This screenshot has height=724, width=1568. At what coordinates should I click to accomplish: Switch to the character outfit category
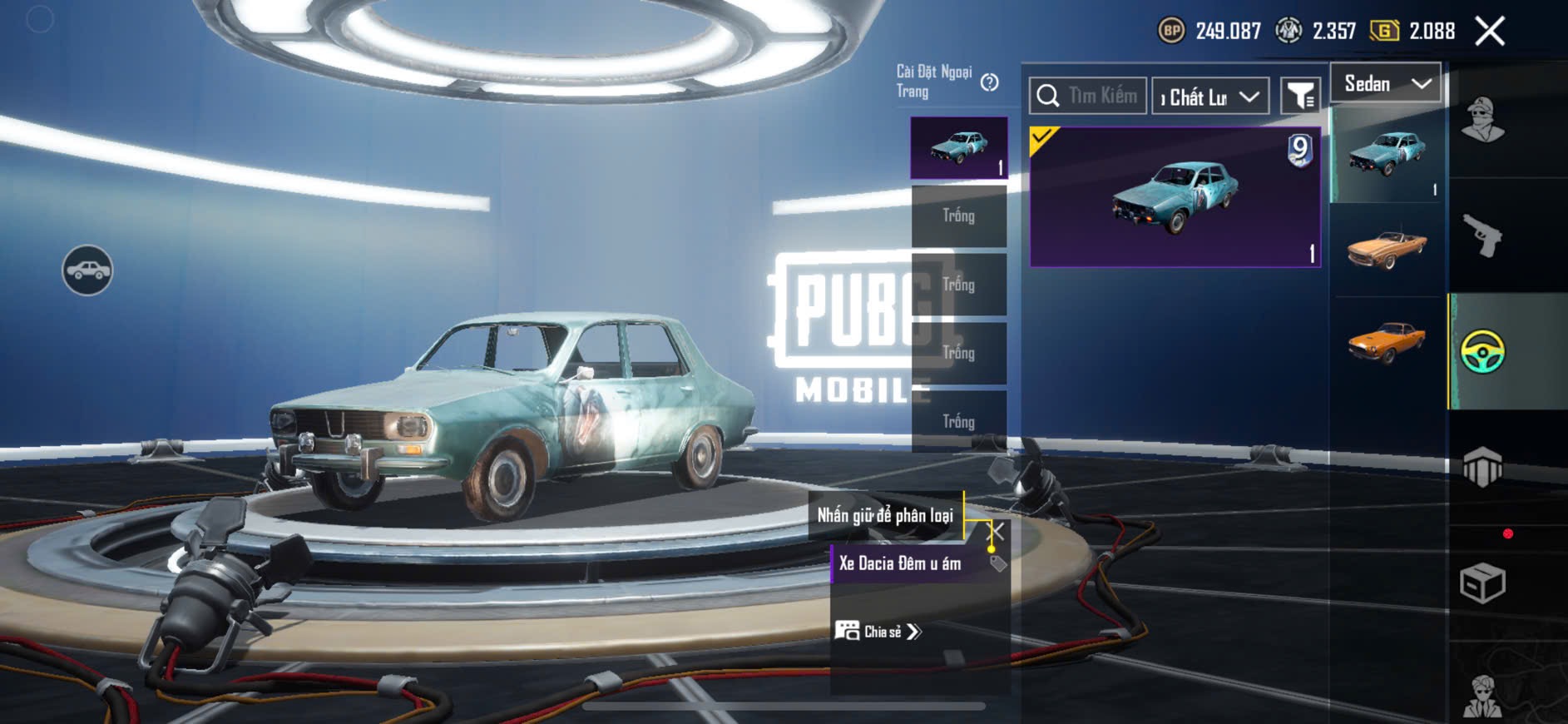coord(1482,120)
